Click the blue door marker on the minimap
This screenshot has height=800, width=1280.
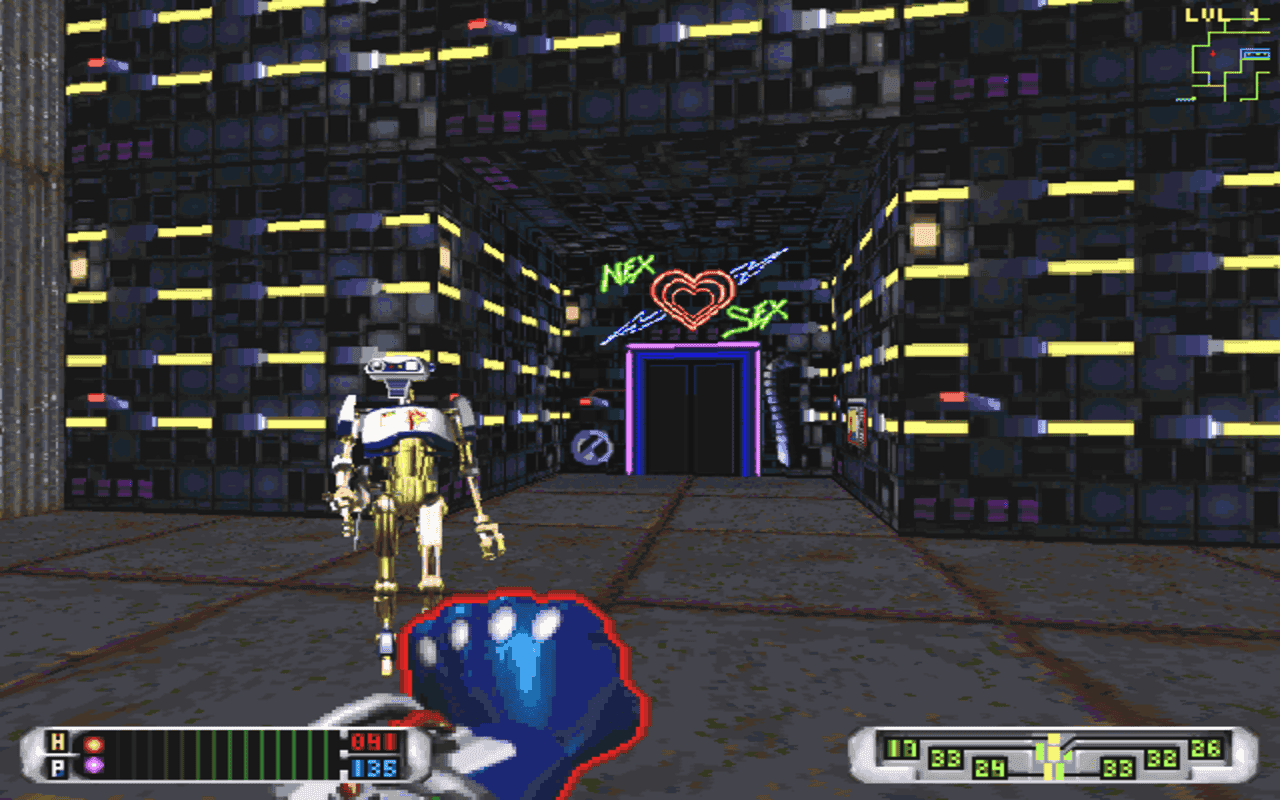click(1256, 54)
